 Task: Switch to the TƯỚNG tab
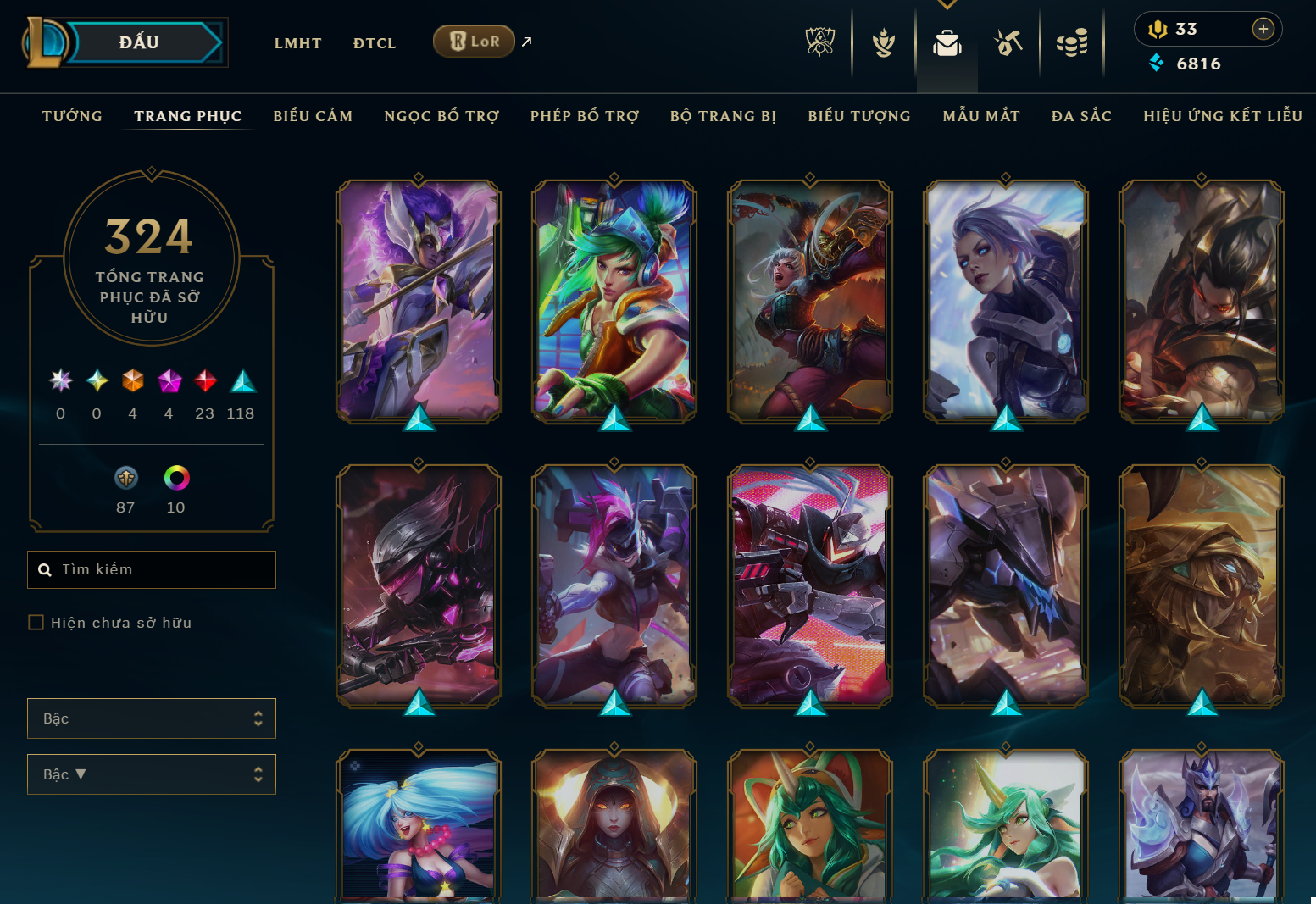pos(72,116)
